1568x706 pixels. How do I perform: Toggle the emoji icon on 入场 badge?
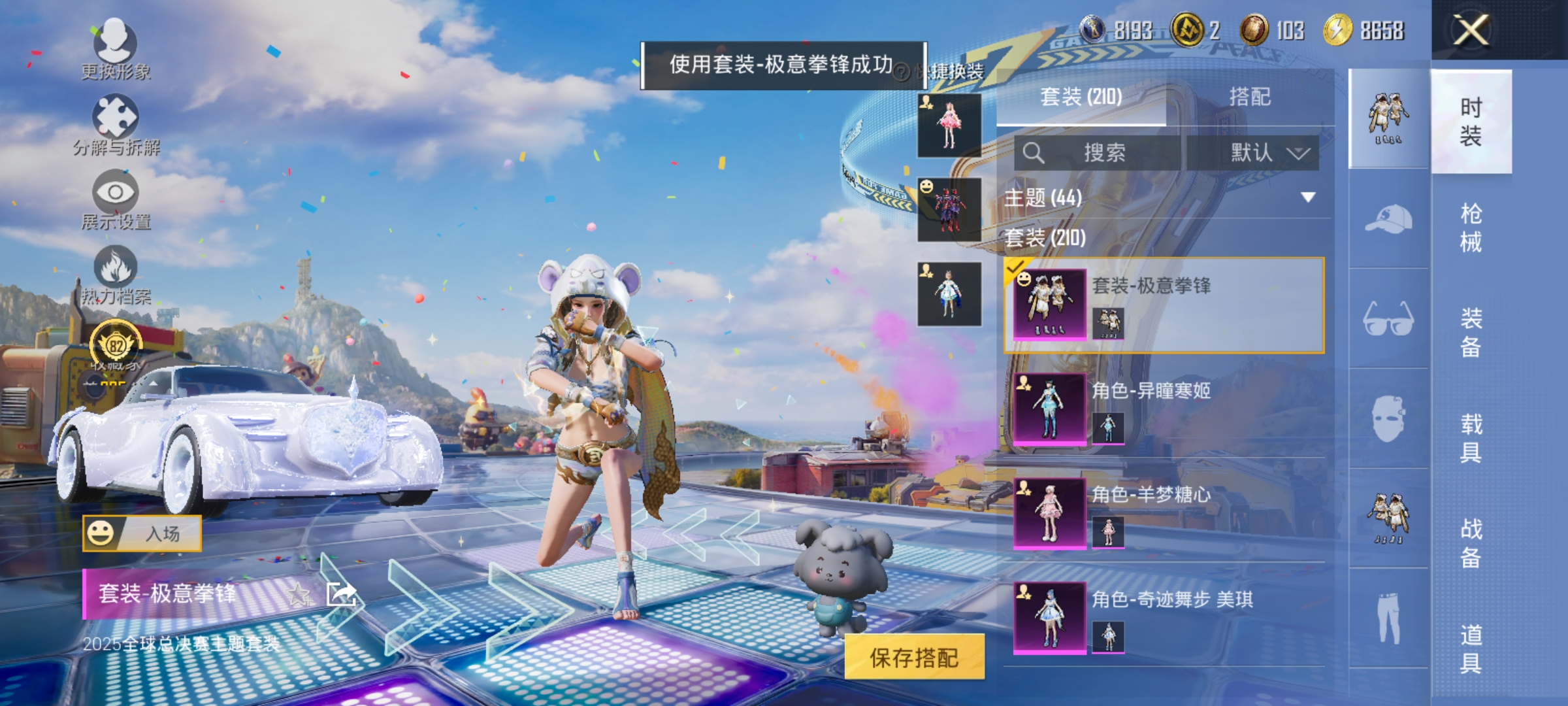[101, 533]
